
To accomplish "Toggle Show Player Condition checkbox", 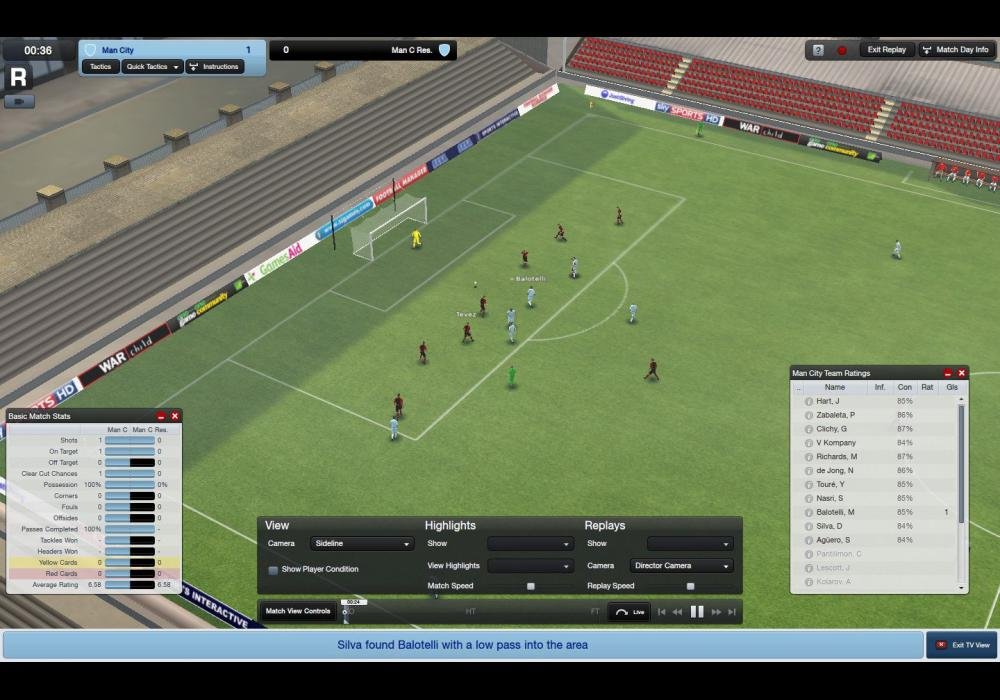I will point(273,570).
